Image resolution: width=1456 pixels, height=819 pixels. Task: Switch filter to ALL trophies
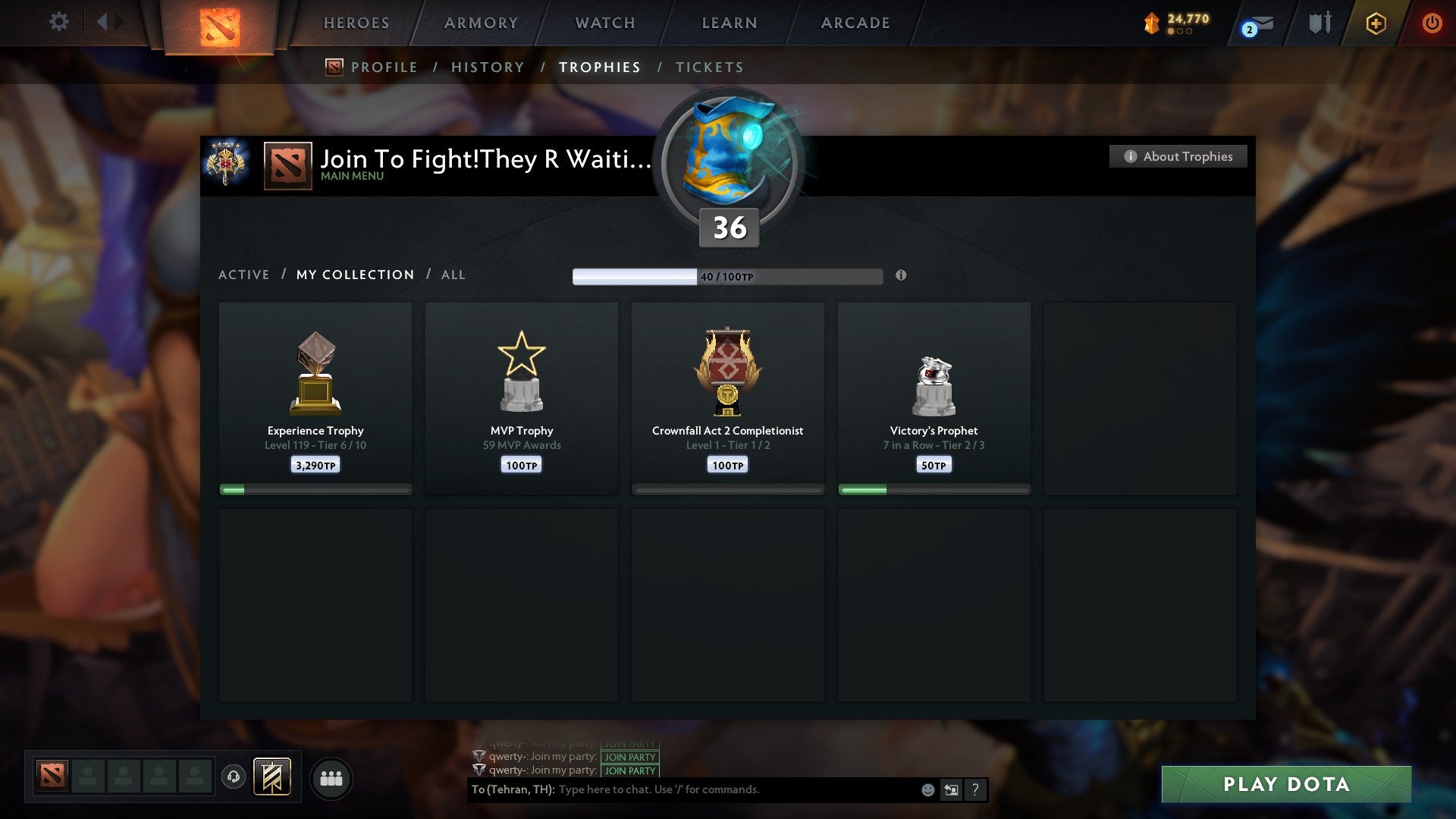click(453, 275)
